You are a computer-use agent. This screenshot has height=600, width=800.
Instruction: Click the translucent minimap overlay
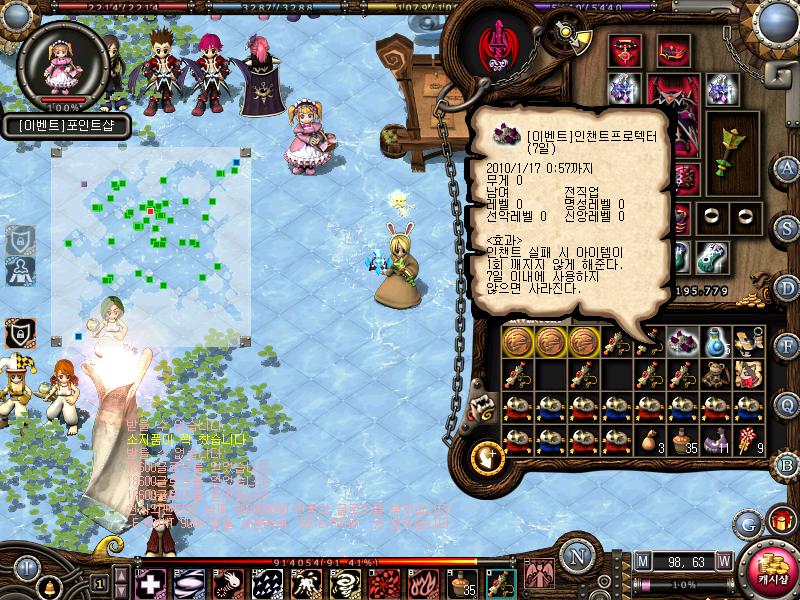tap(150, 245)
